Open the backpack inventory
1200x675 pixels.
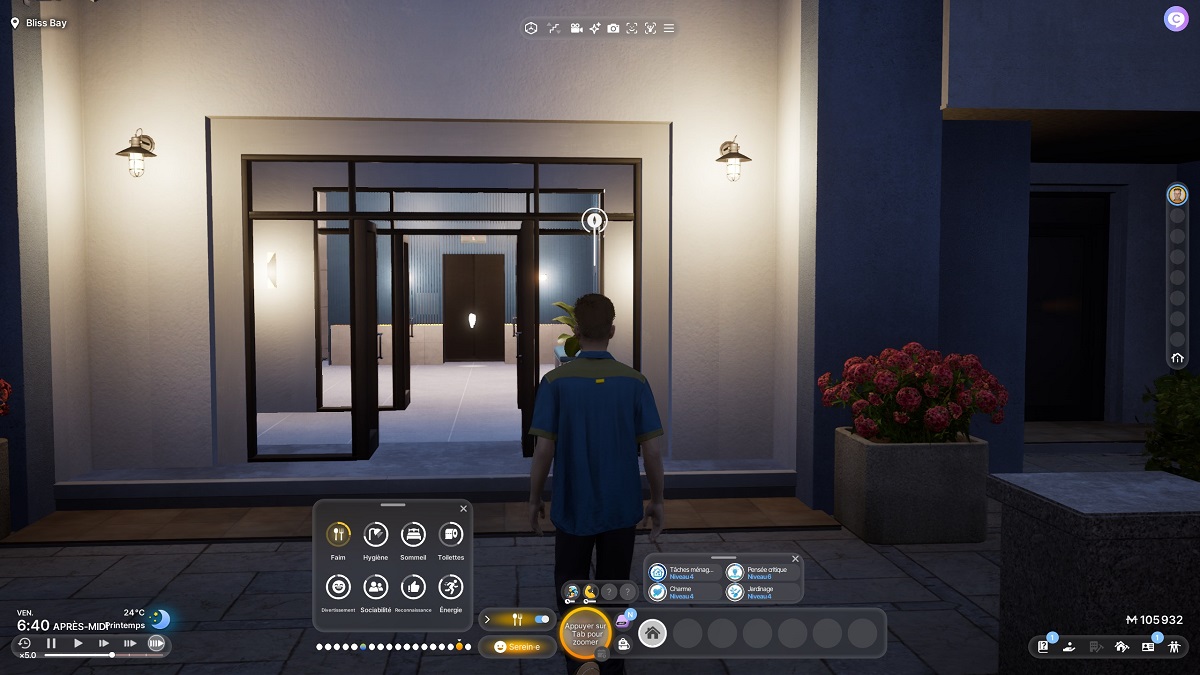point(625,645)
